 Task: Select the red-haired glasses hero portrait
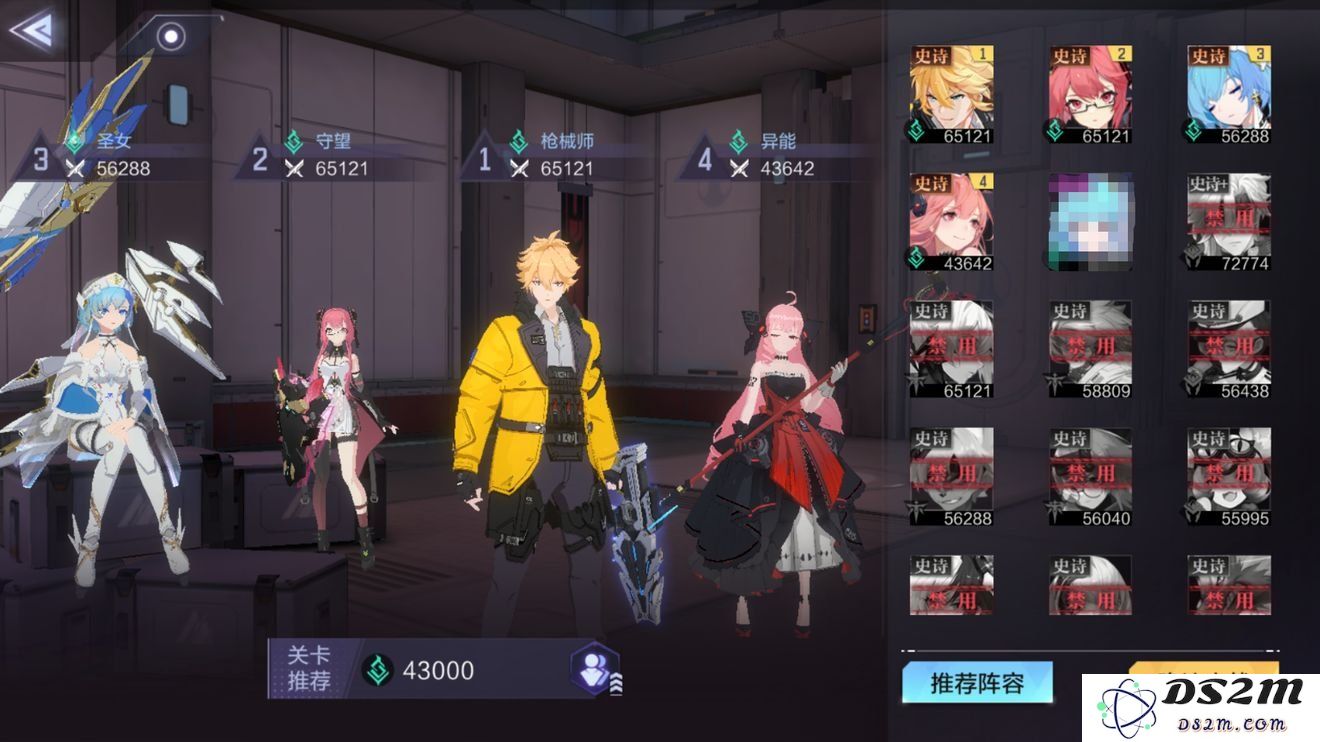[x=1090, y=95]
